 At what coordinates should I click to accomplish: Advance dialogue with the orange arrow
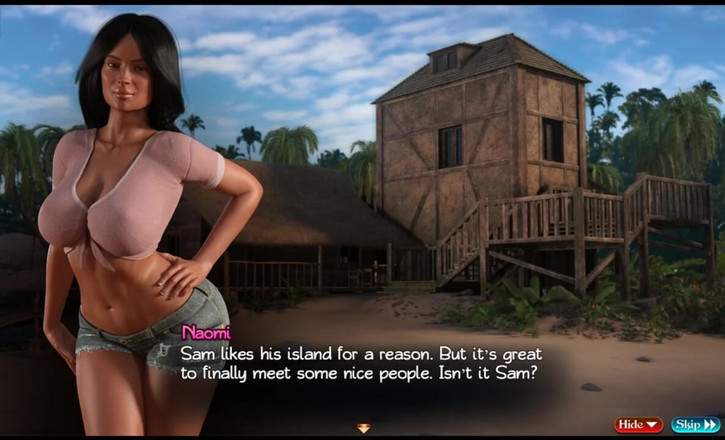pos(364,428)
